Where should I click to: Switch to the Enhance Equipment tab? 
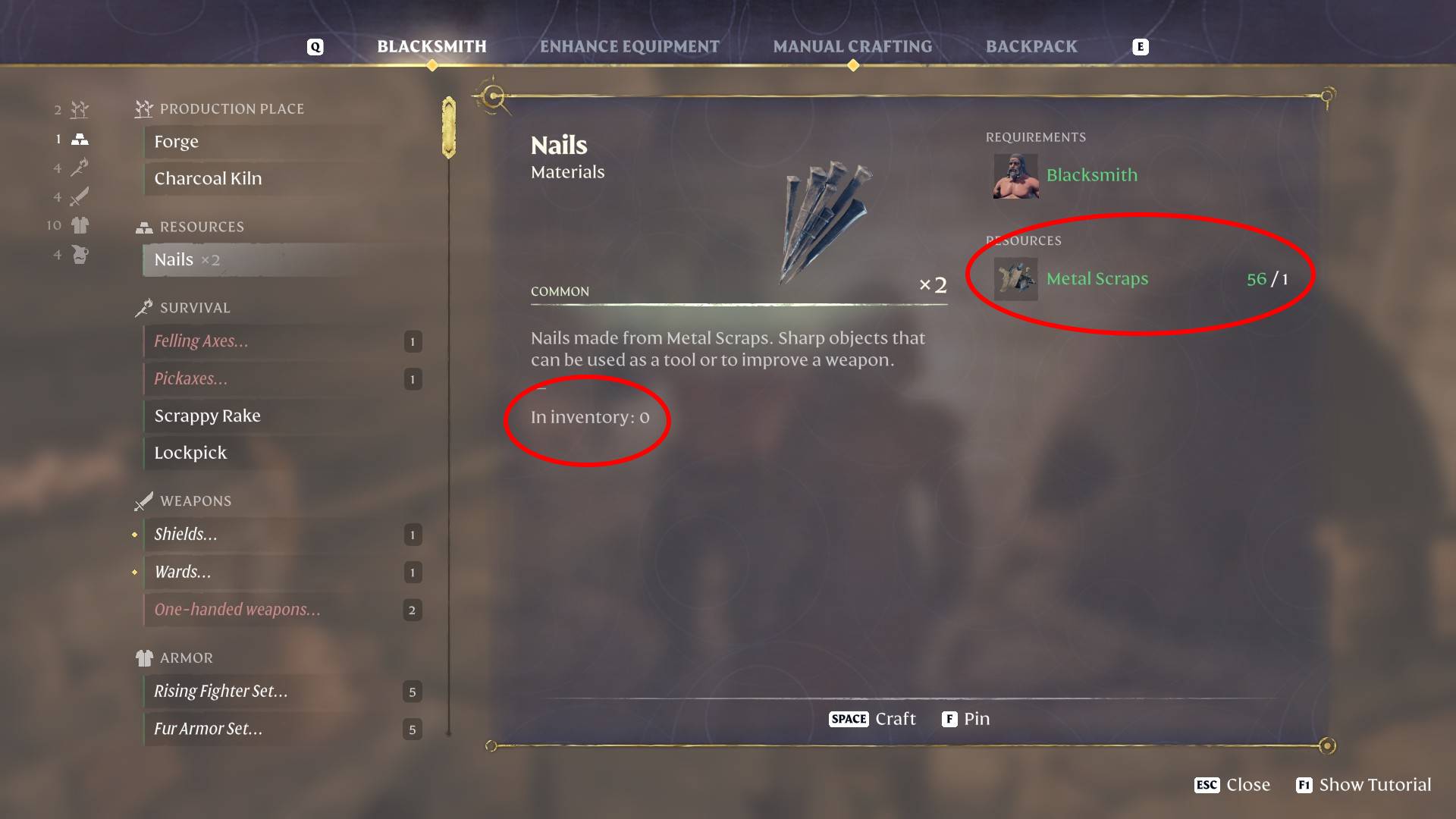(x=629, y=46)
